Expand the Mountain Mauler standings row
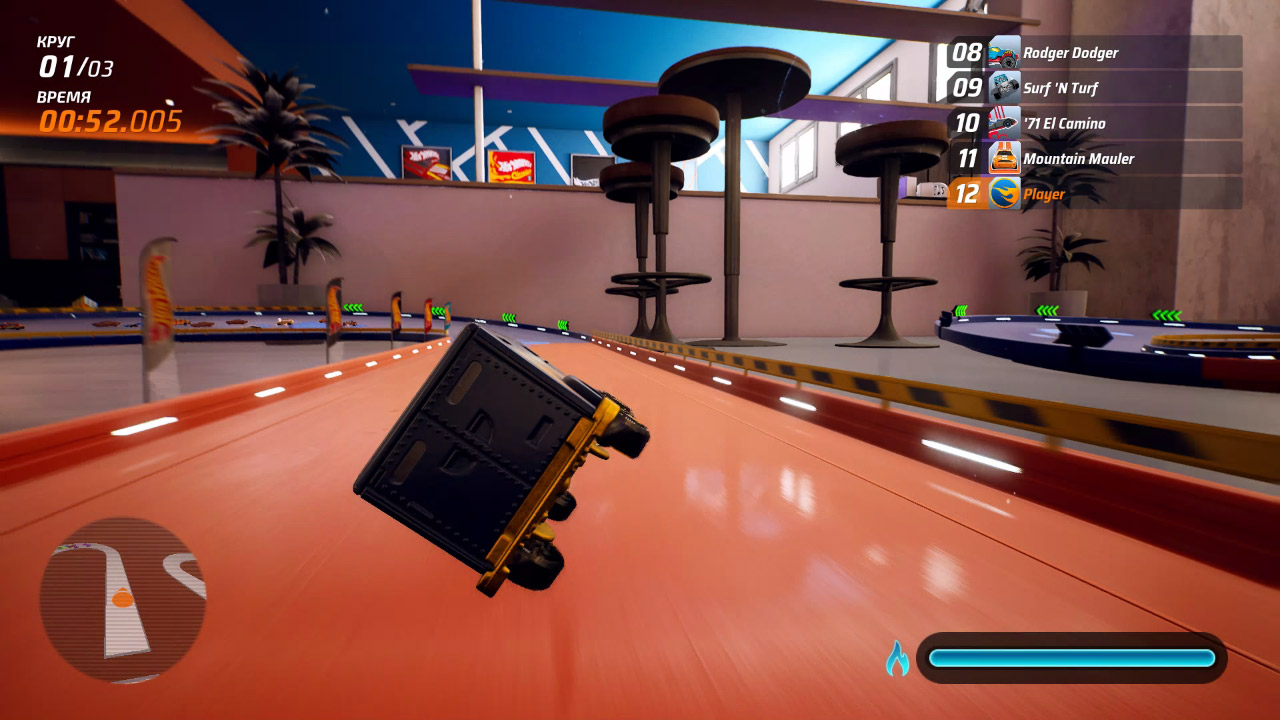Image resolution: width=1280 pixels, height=720 pixels. pos(1100,159)
